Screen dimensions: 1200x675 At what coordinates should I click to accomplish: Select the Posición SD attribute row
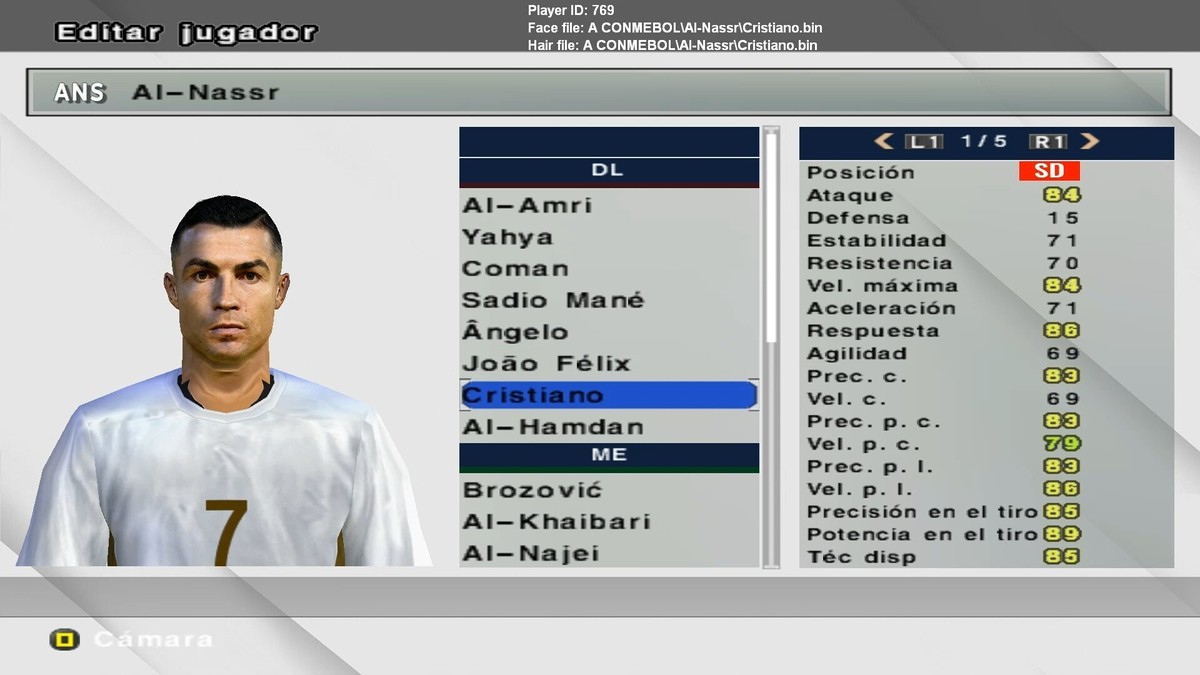[x=985, y=172]
